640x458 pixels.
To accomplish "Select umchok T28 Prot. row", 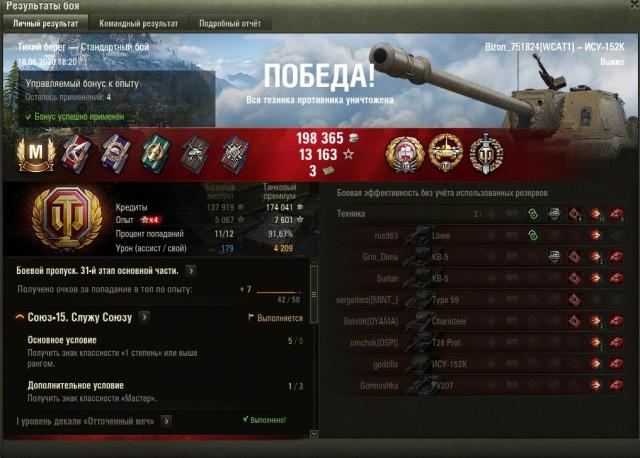I will click(x=480, y=342).
